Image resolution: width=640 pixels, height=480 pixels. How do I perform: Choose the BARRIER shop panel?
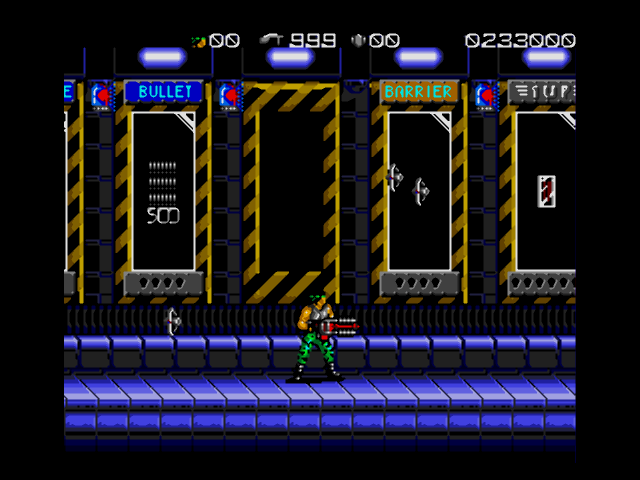point(419,190)
